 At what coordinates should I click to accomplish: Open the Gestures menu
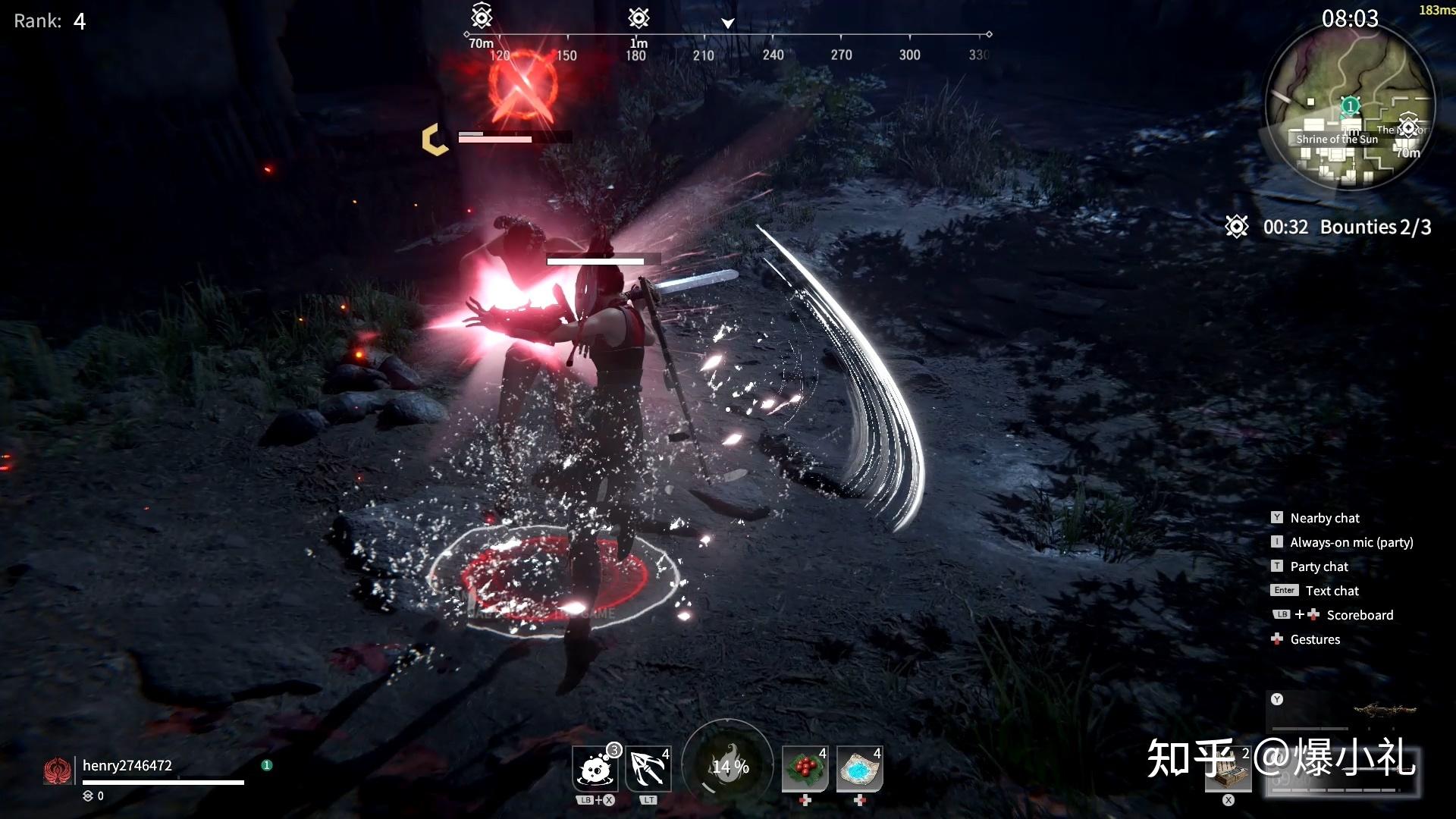1315,639
